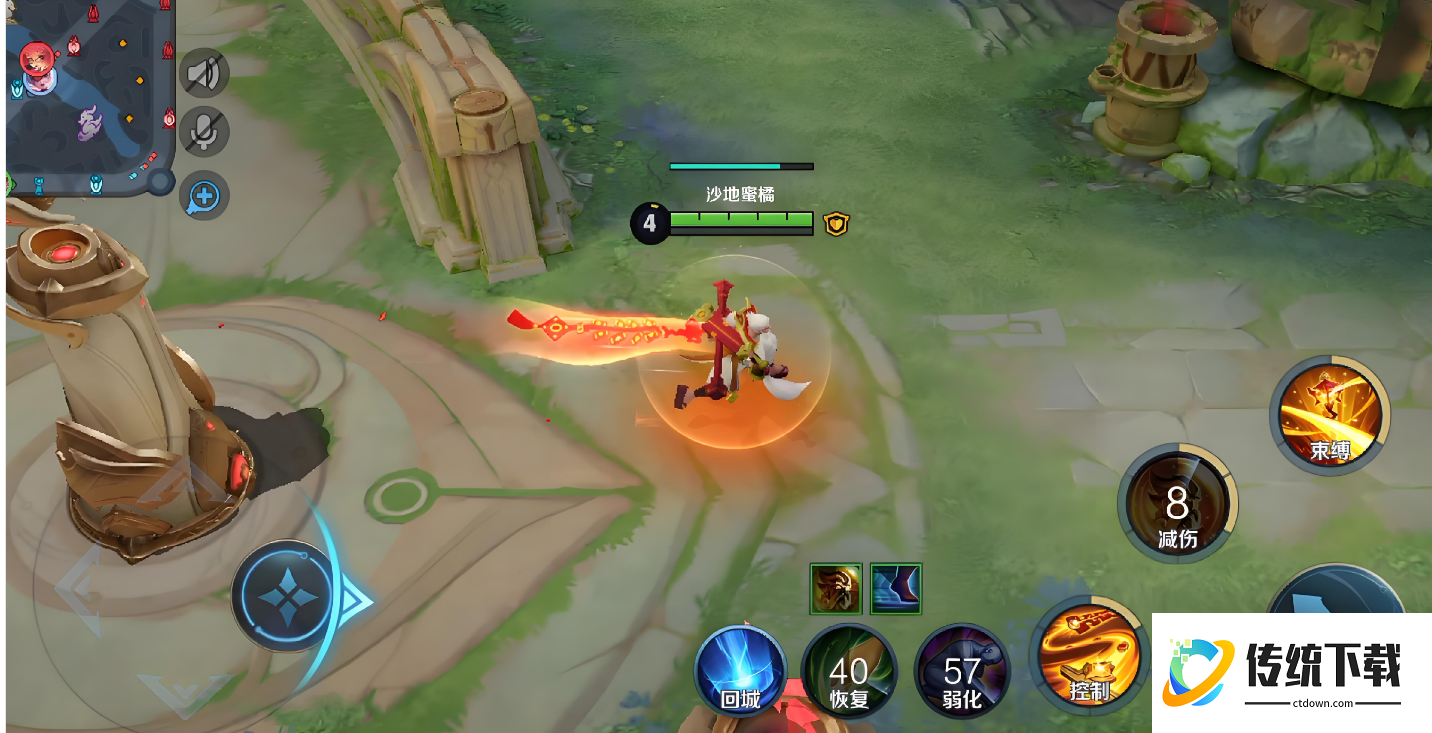Cast the 束缚 bind skill
Viewport: 1432px width, 733px height.
(x=1330, y=414)
